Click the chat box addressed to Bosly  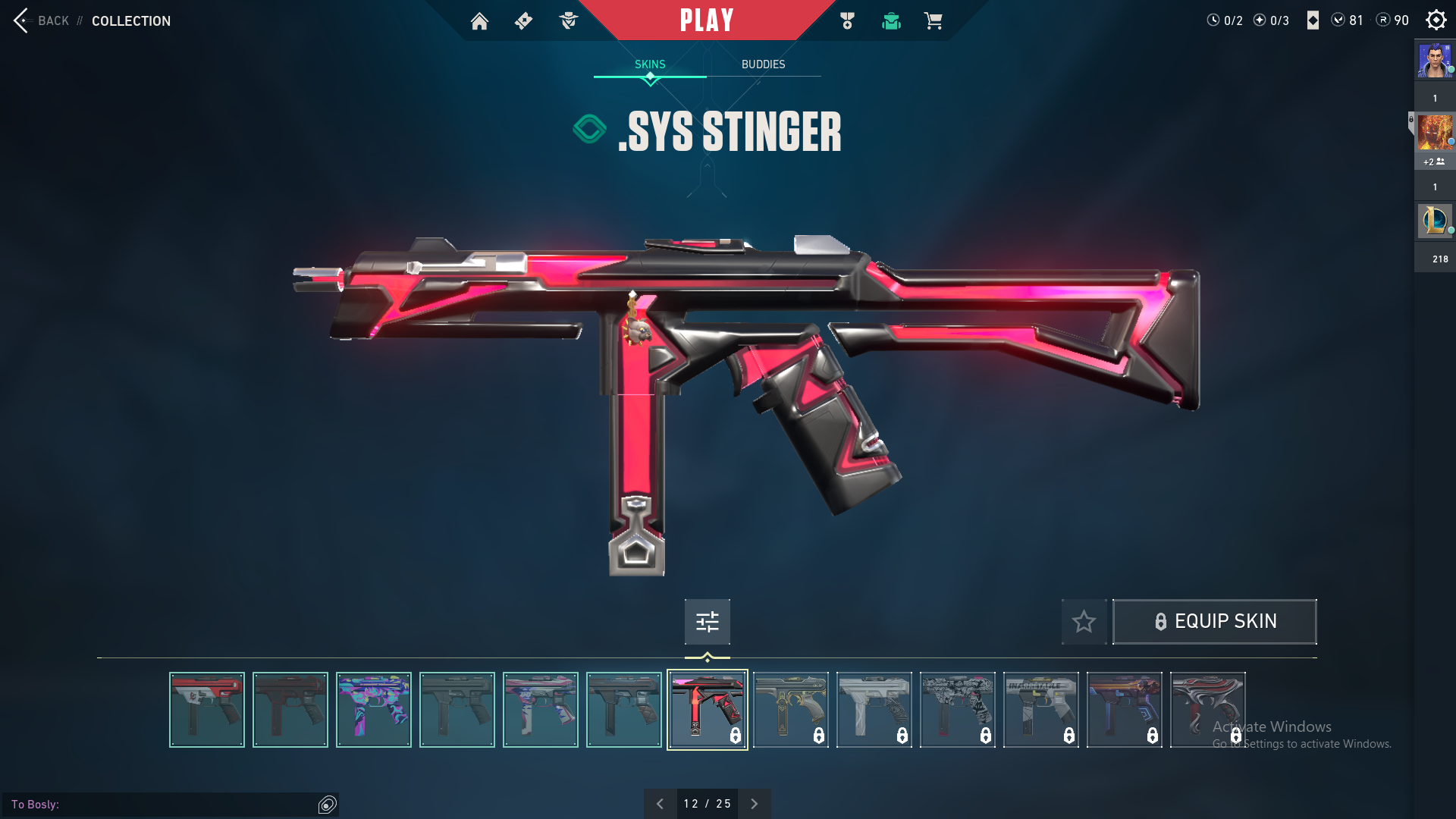(163, 804)
